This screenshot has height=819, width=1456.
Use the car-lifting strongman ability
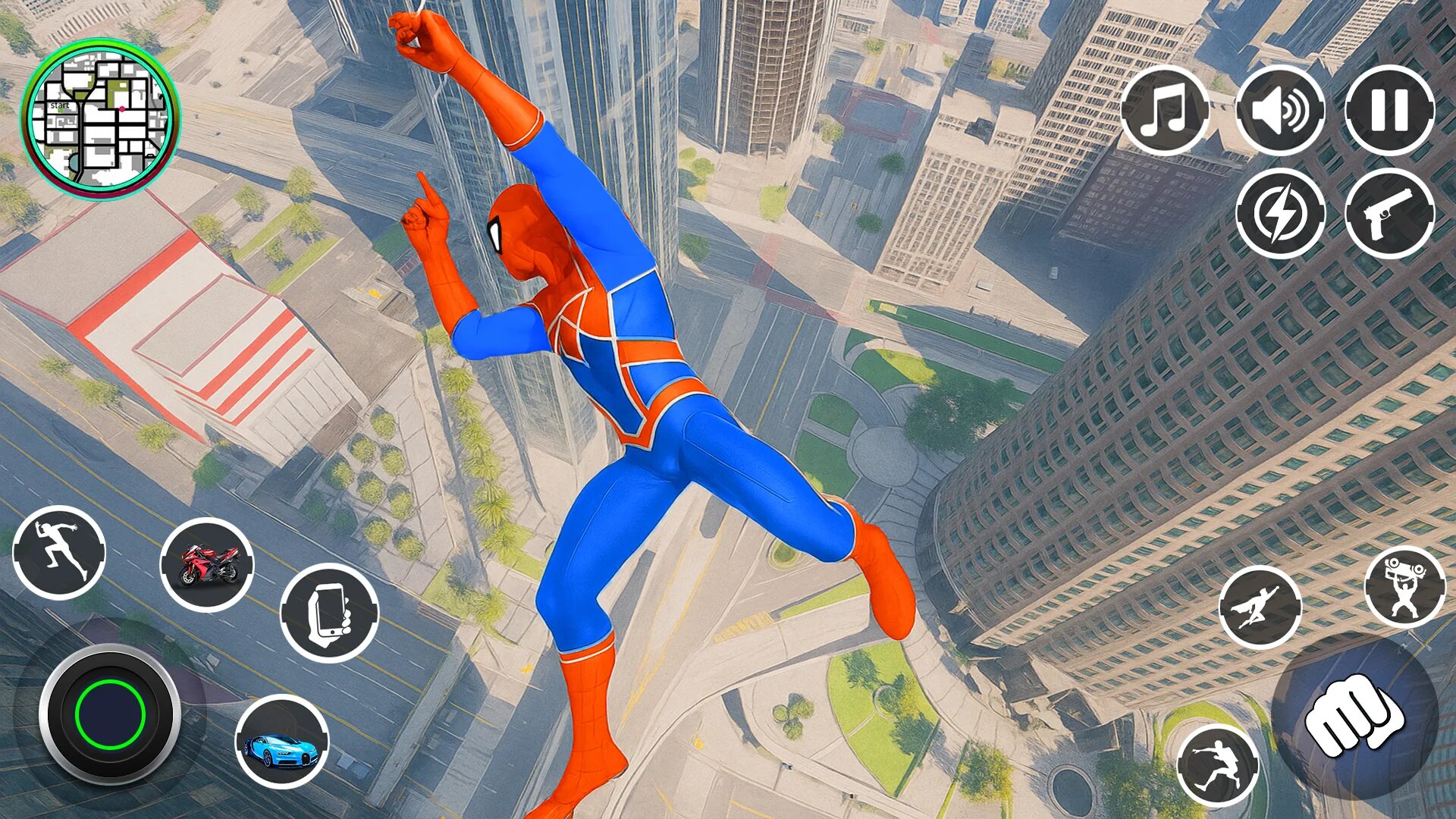point(1404,586)
